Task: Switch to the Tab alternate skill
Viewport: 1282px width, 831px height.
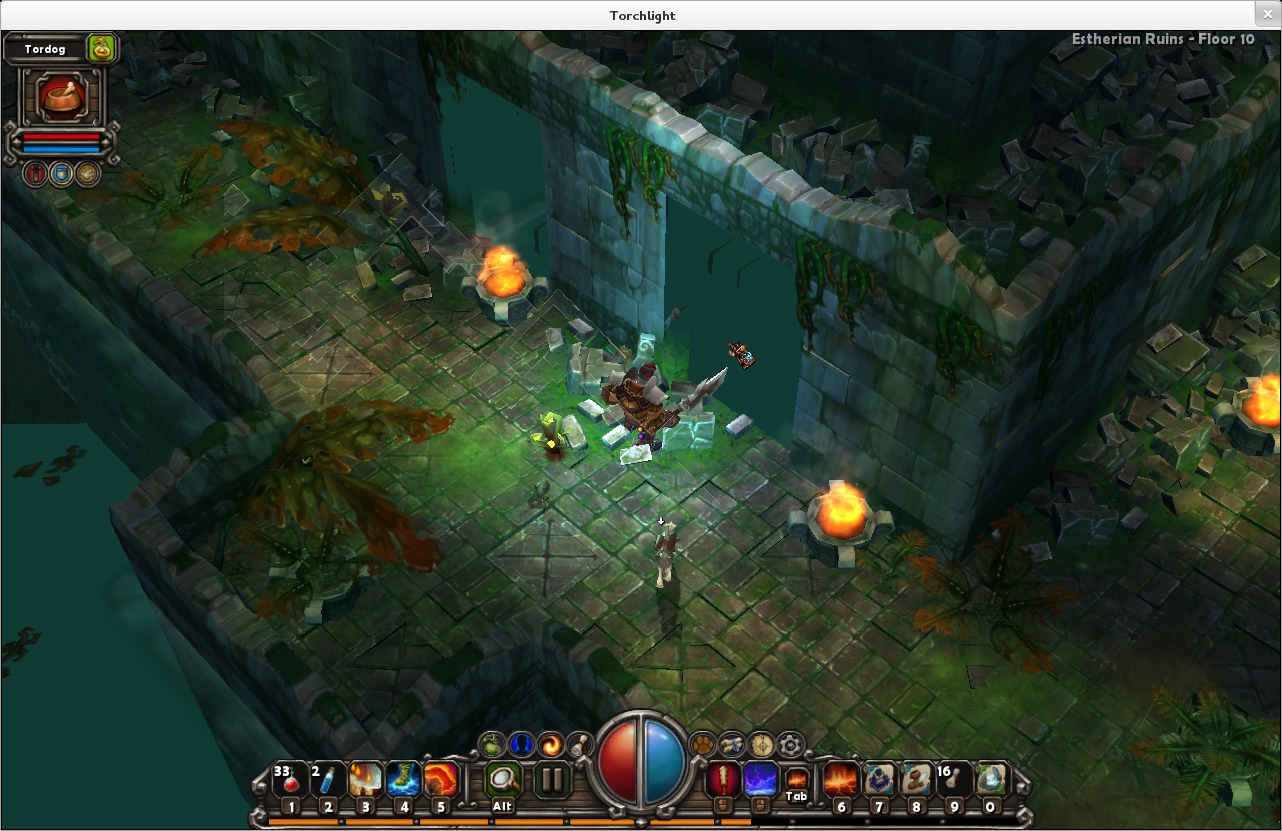Action: coord(796,778)
